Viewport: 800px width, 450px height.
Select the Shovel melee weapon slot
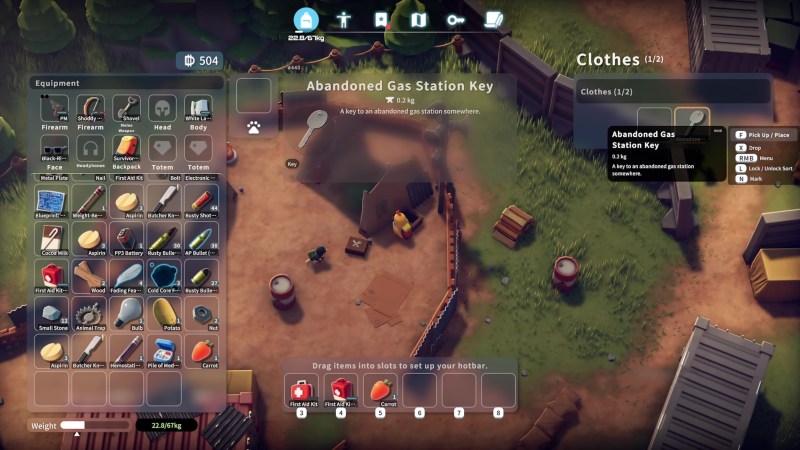pos(126,109)
